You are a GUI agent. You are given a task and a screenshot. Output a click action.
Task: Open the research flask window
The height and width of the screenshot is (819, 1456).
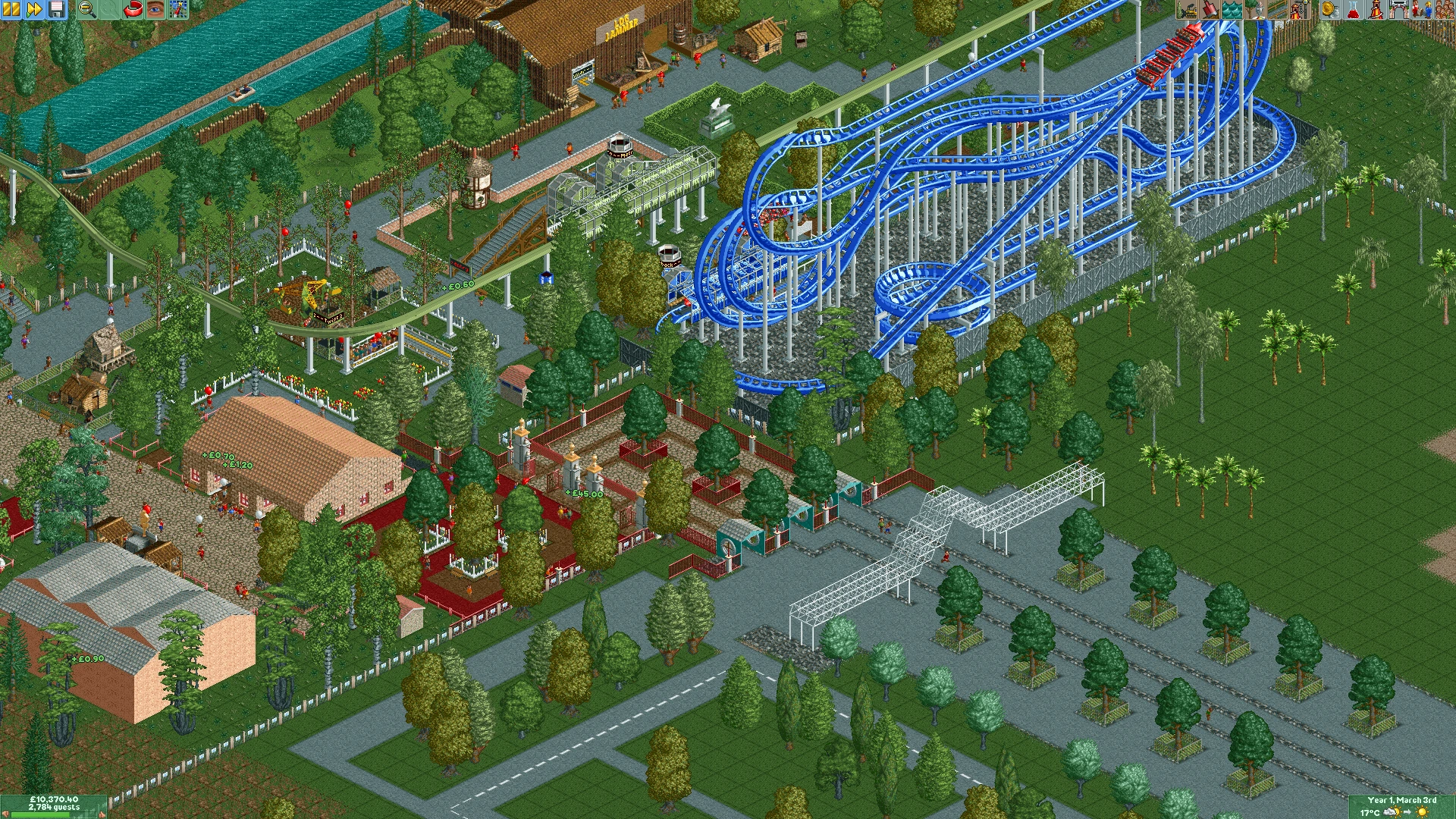coord(1354,10)
